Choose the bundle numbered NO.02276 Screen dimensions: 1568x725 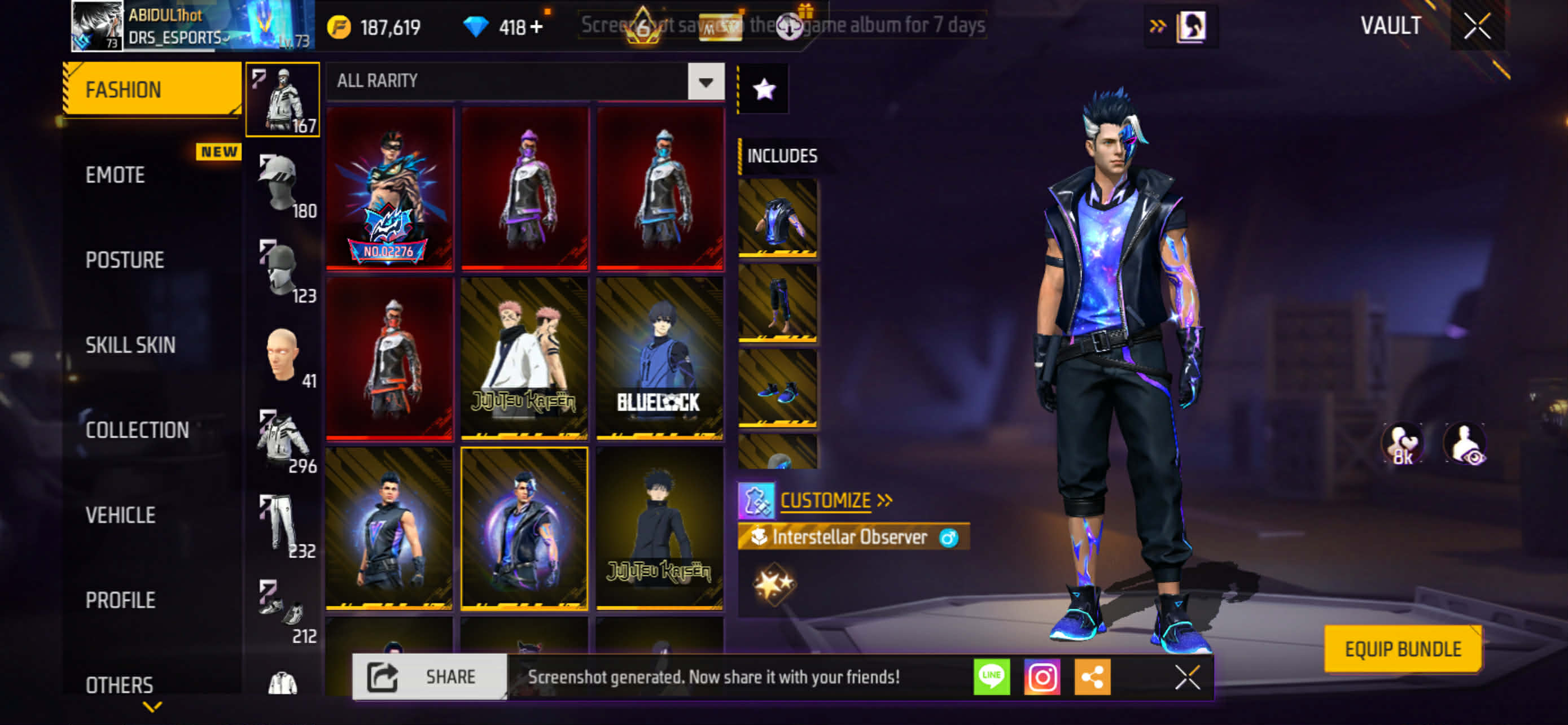pos(389,189)
